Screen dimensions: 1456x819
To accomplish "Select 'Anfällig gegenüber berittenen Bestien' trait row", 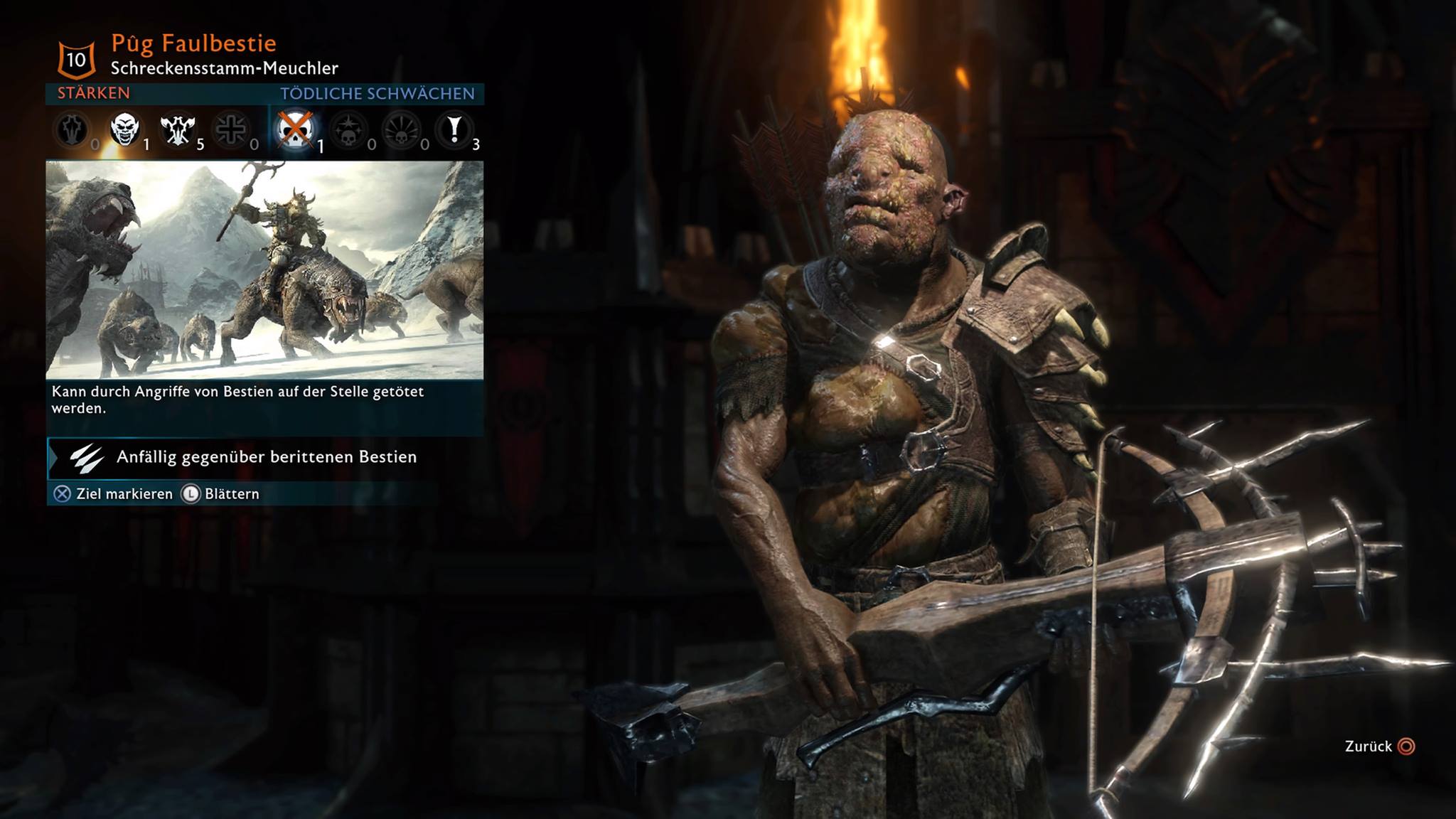I will (x=266, y=457).
